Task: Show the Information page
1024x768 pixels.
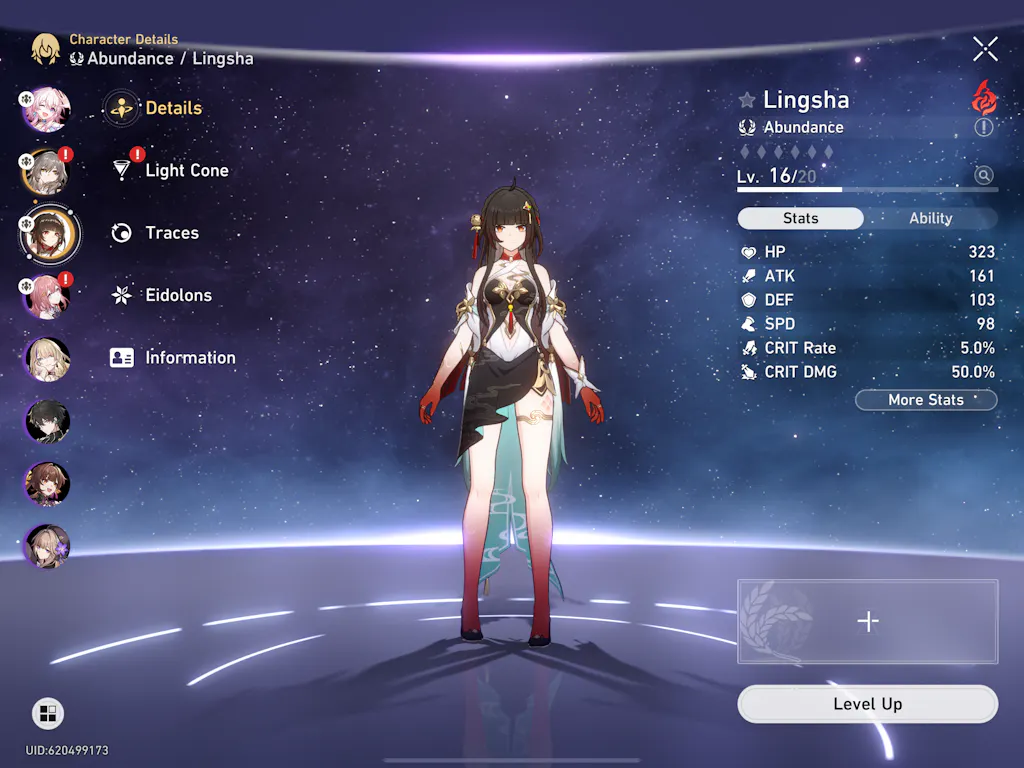Action: pos(189,358)
